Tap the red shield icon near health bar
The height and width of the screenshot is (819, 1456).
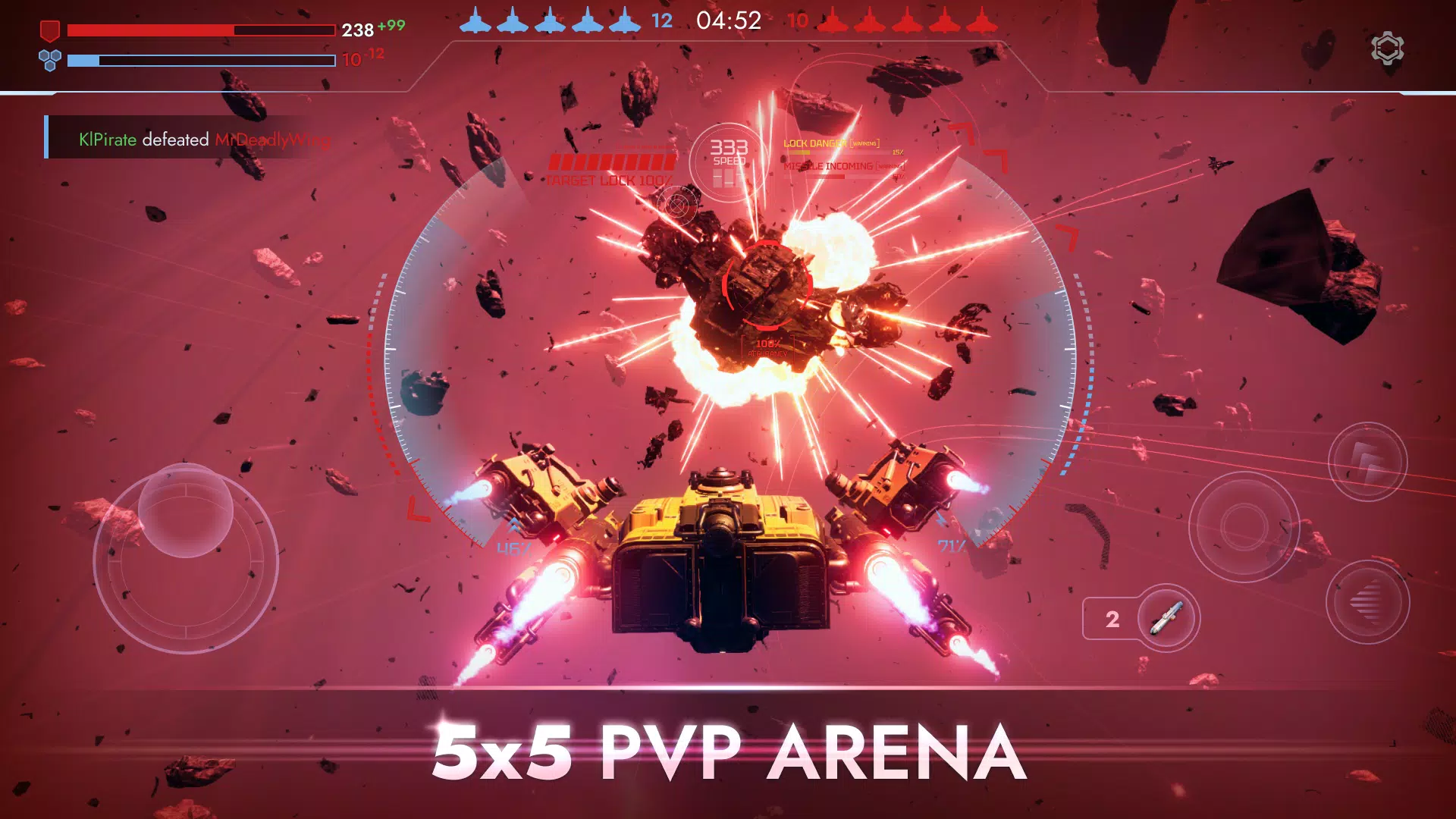tap(49, 31)
